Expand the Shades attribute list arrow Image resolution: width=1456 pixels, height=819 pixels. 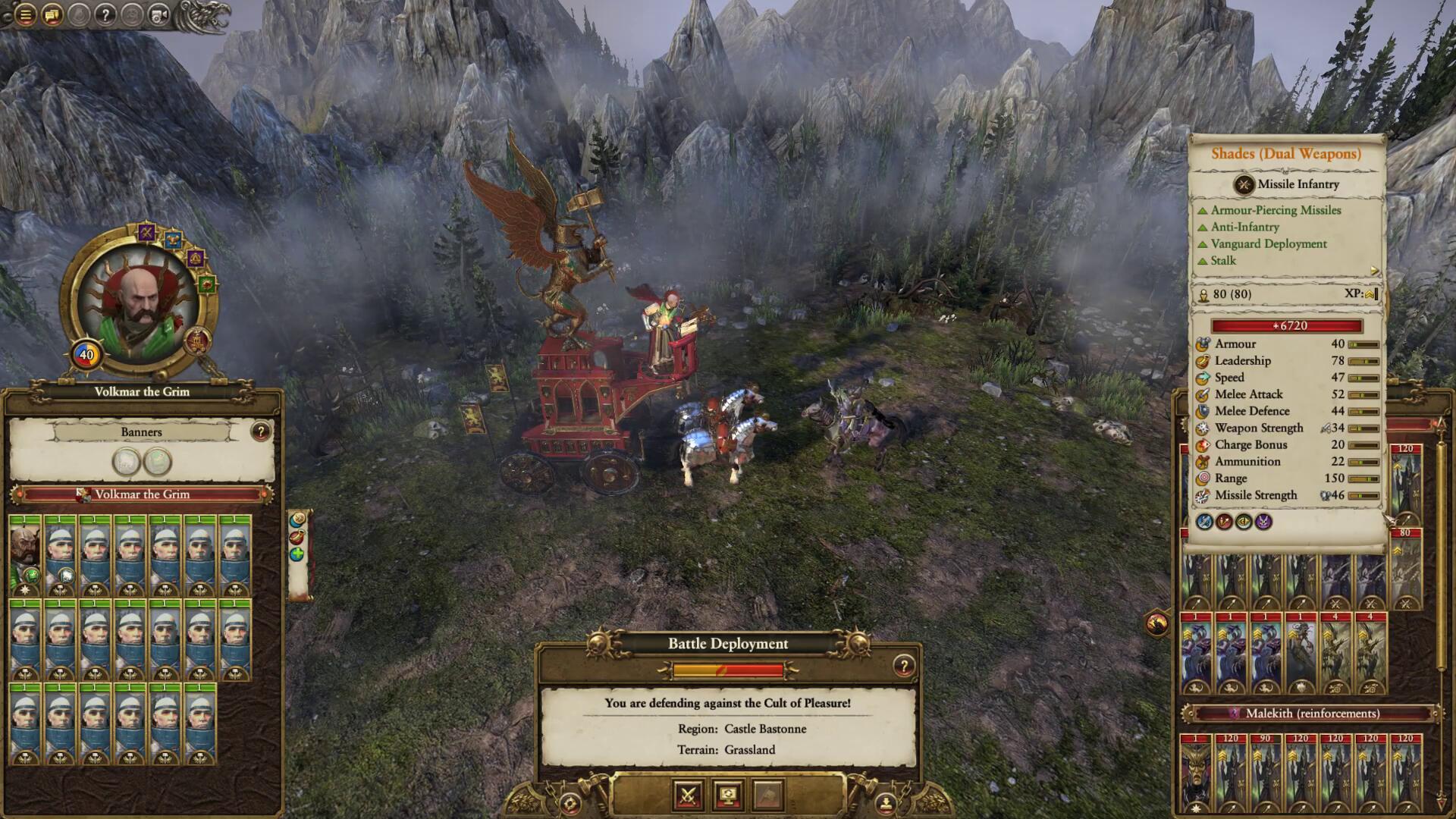(1374, 271)
